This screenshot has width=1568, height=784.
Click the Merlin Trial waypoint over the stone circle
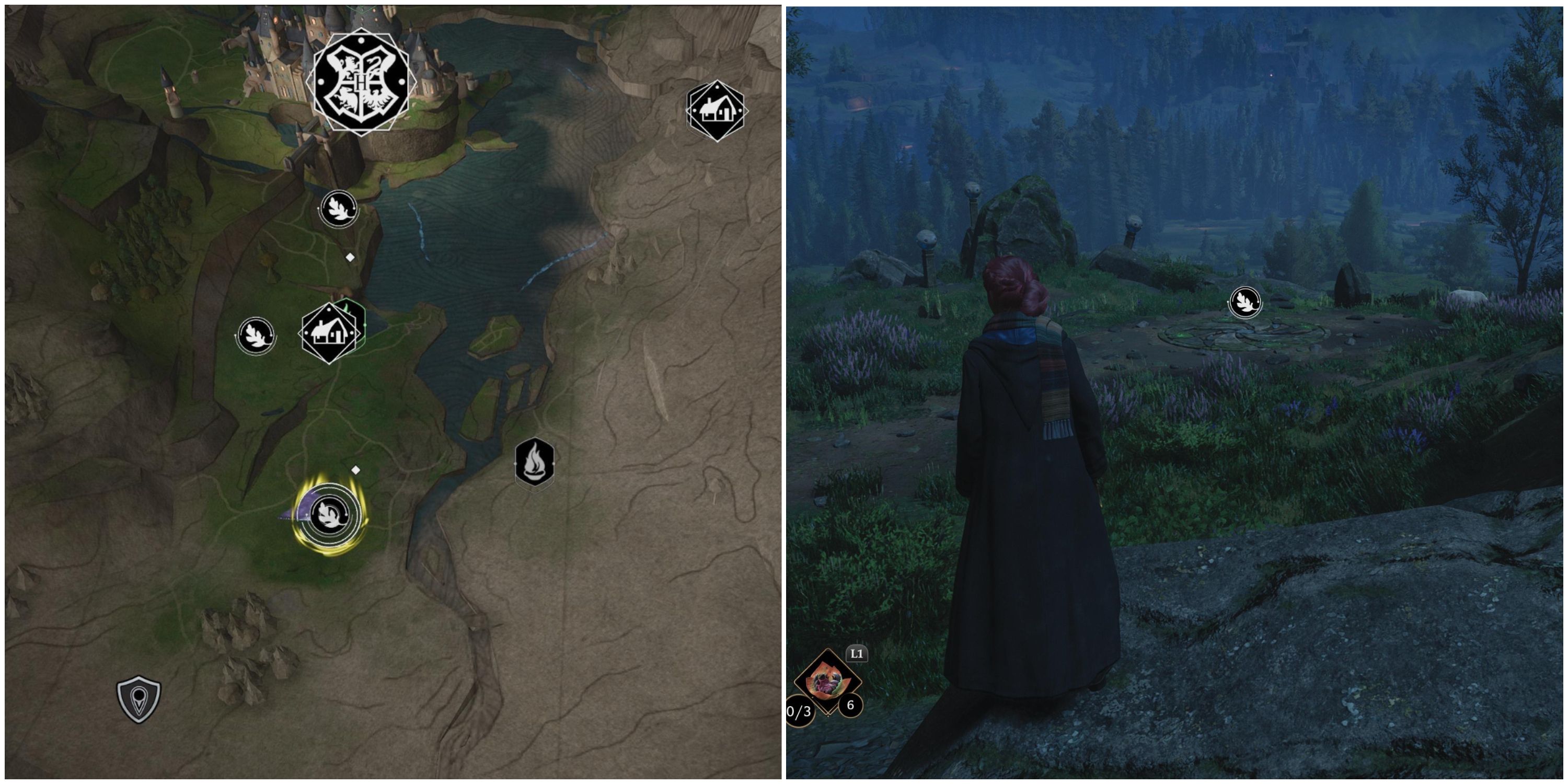tap(1245, 303)
